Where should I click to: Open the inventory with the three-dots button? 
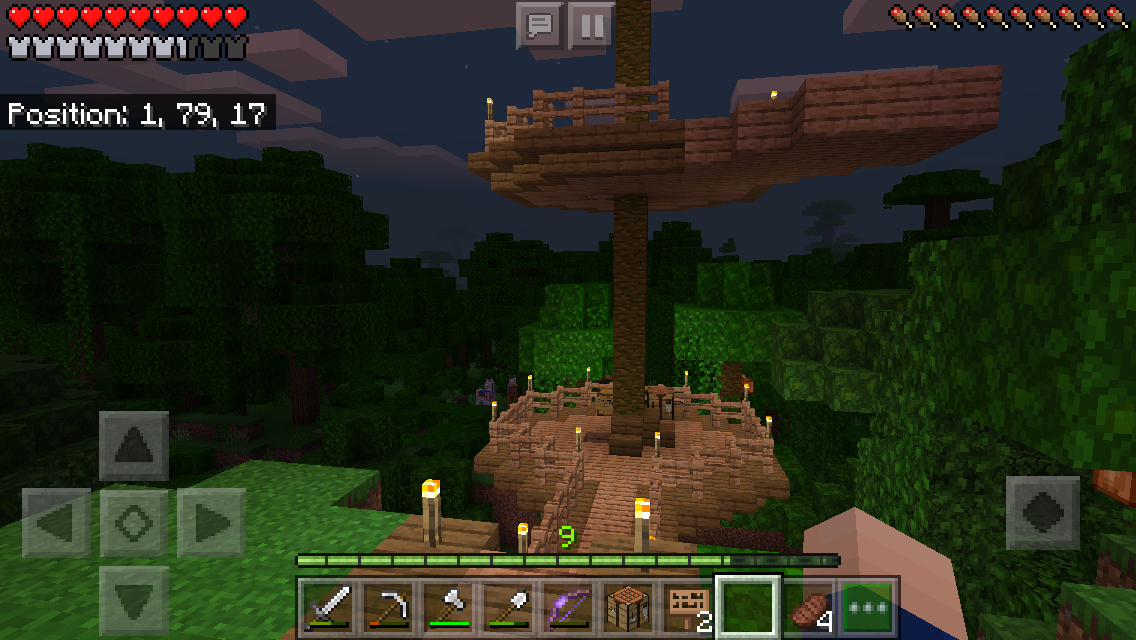[867, 606]
